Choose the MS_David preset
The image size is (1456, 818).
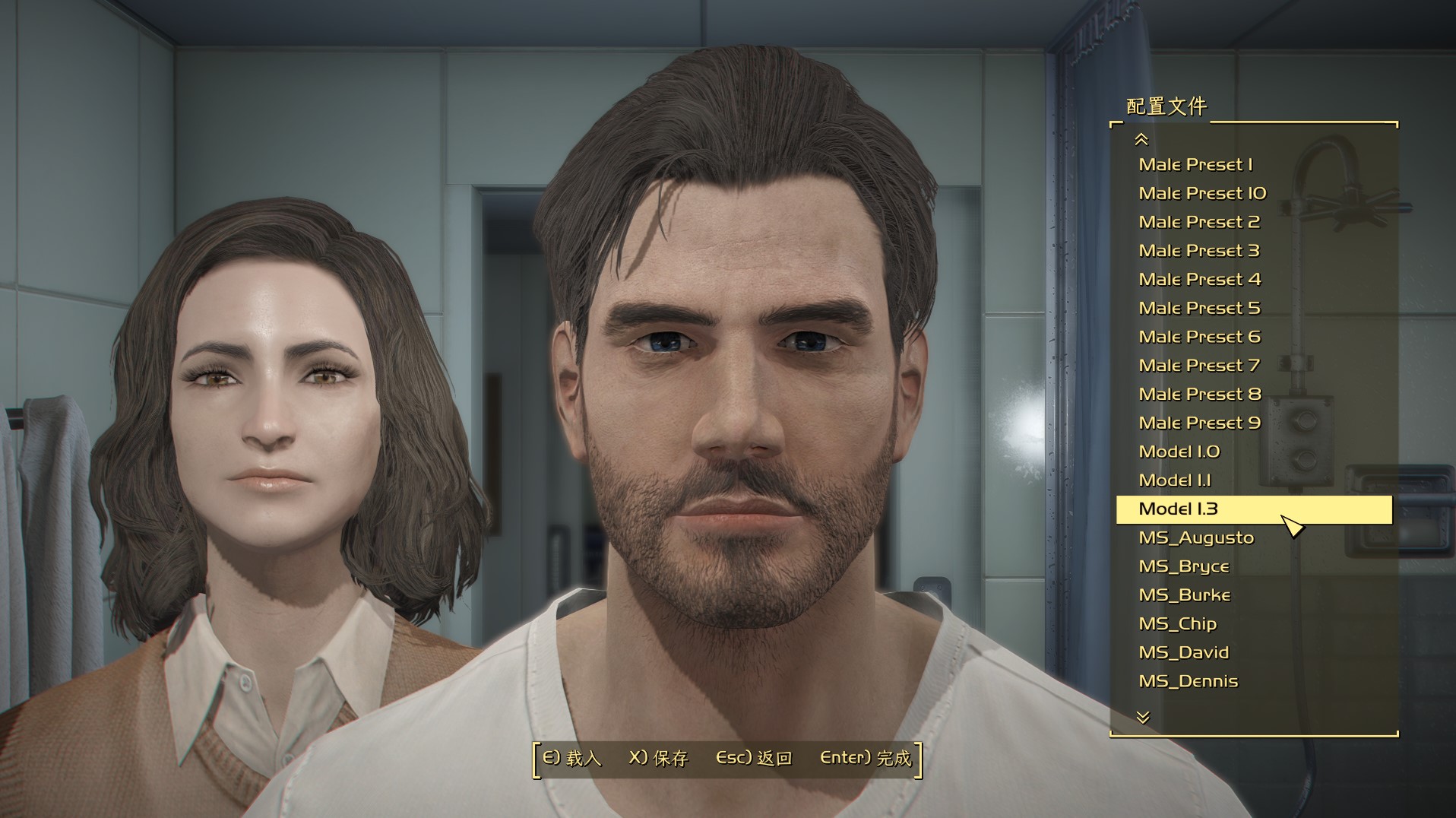click(x=1183, y=653)
